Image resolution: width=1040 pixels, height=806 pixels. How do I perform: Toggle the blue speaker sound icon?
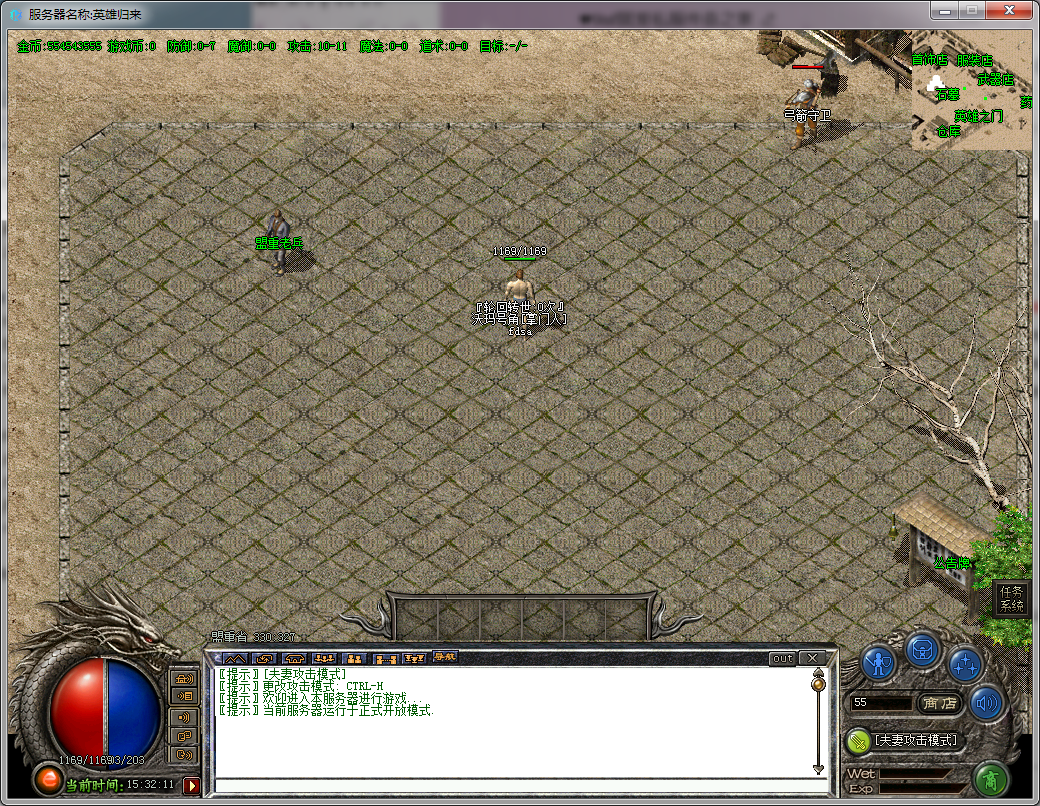pyautogui.click(x=987, y=704)
